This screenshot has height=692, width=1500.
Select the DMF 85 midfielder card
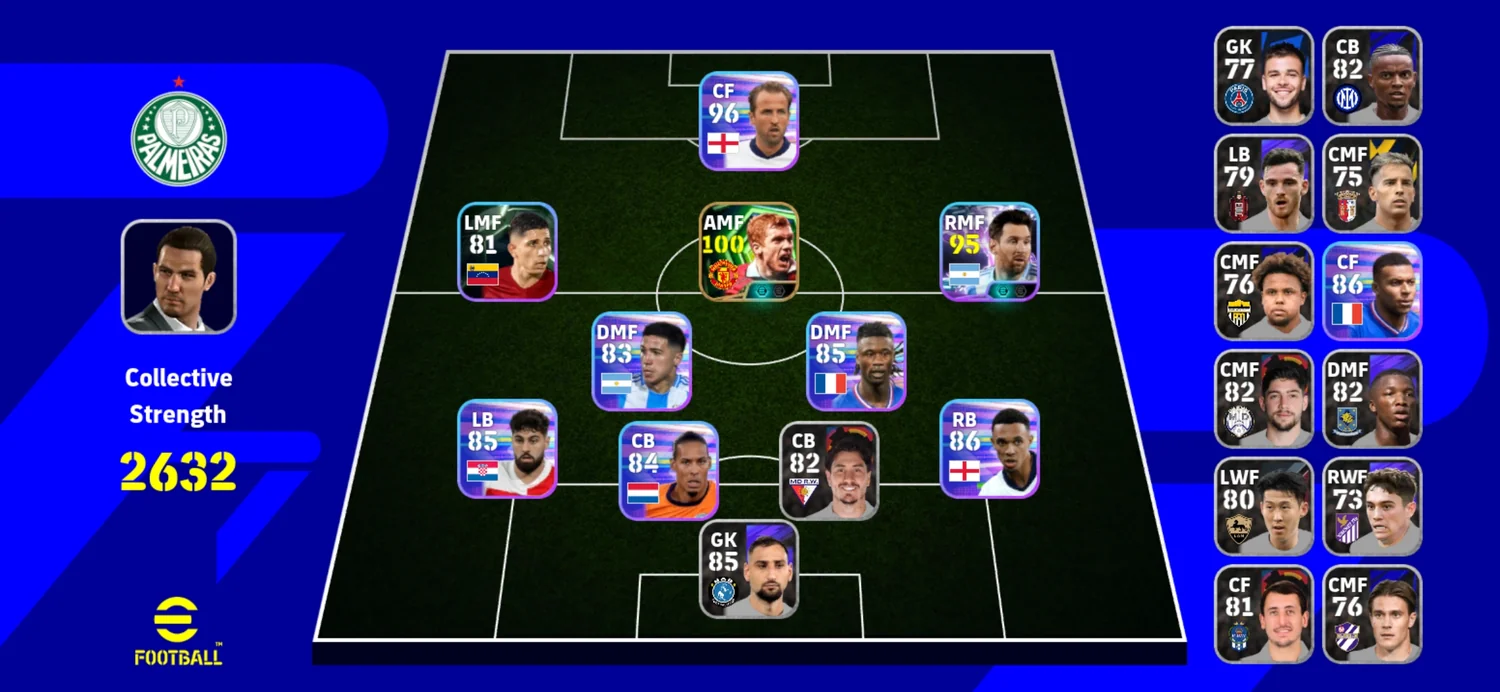pyautogui.click(x=856, y=361)
